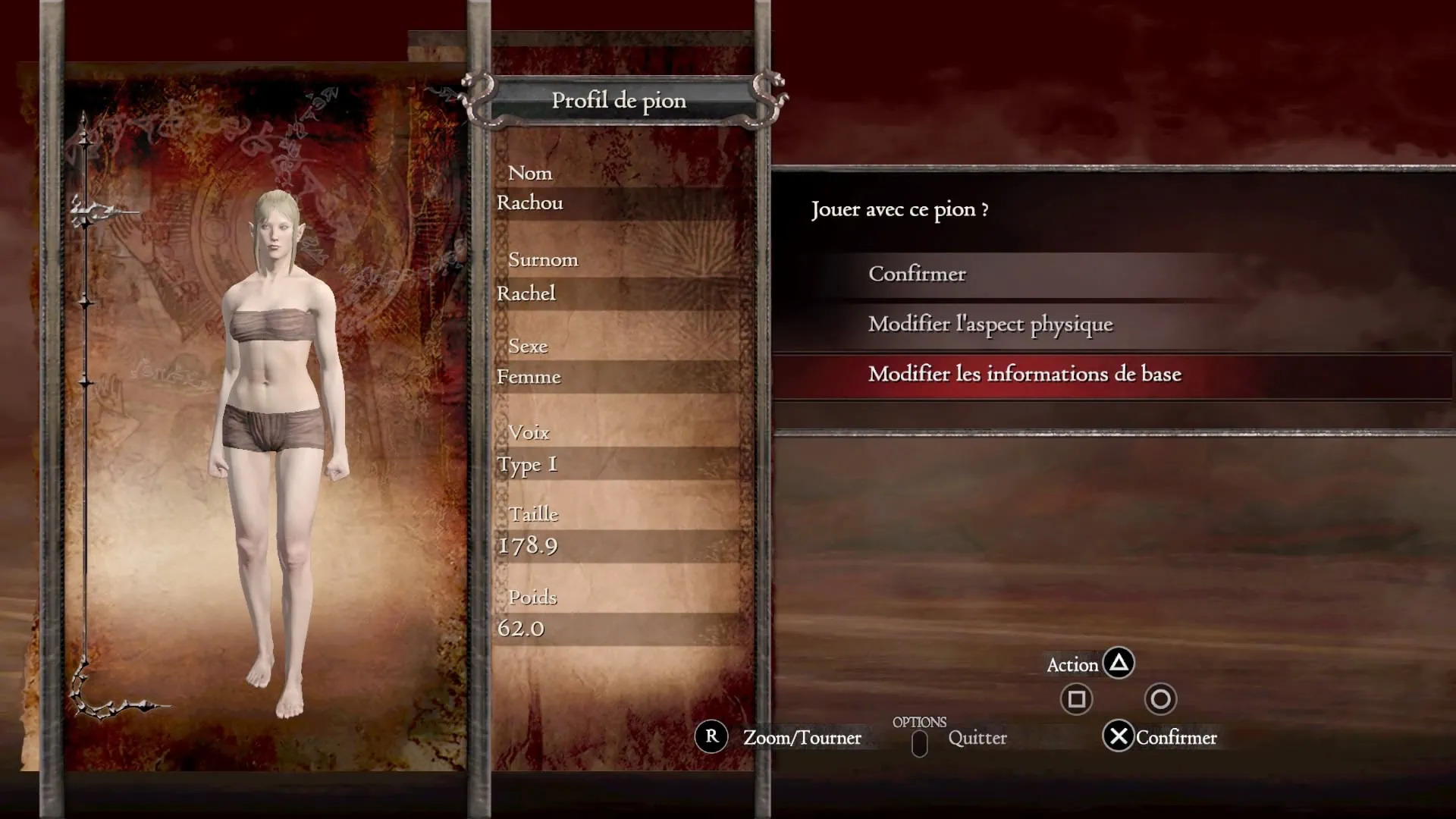Select Modifier l'aspect physique

pyautogui.click(x=990, y=325)
